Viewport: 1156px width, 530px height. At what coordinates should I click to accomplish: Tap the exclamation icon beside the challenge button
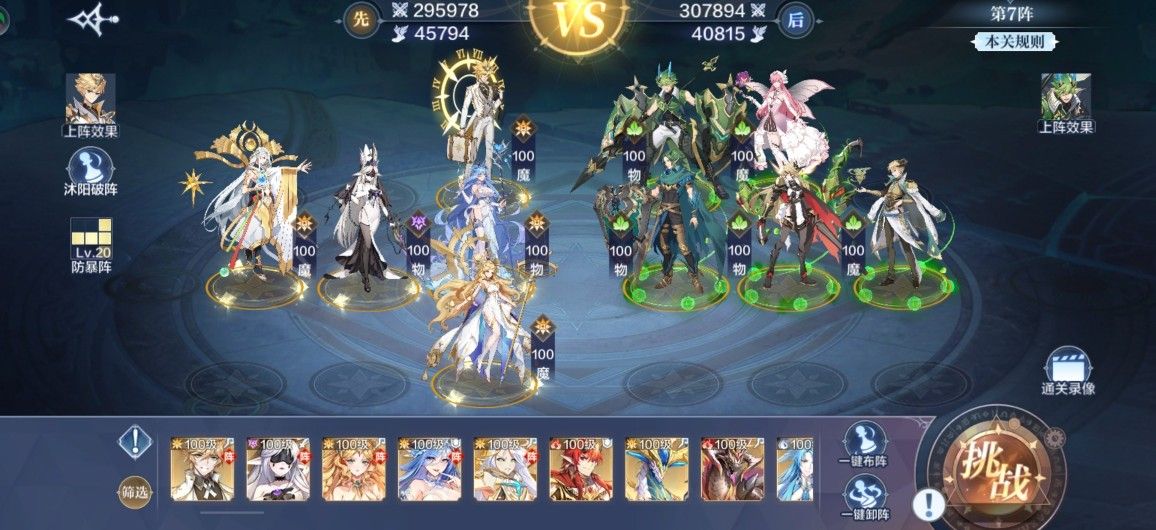[931, 503]
